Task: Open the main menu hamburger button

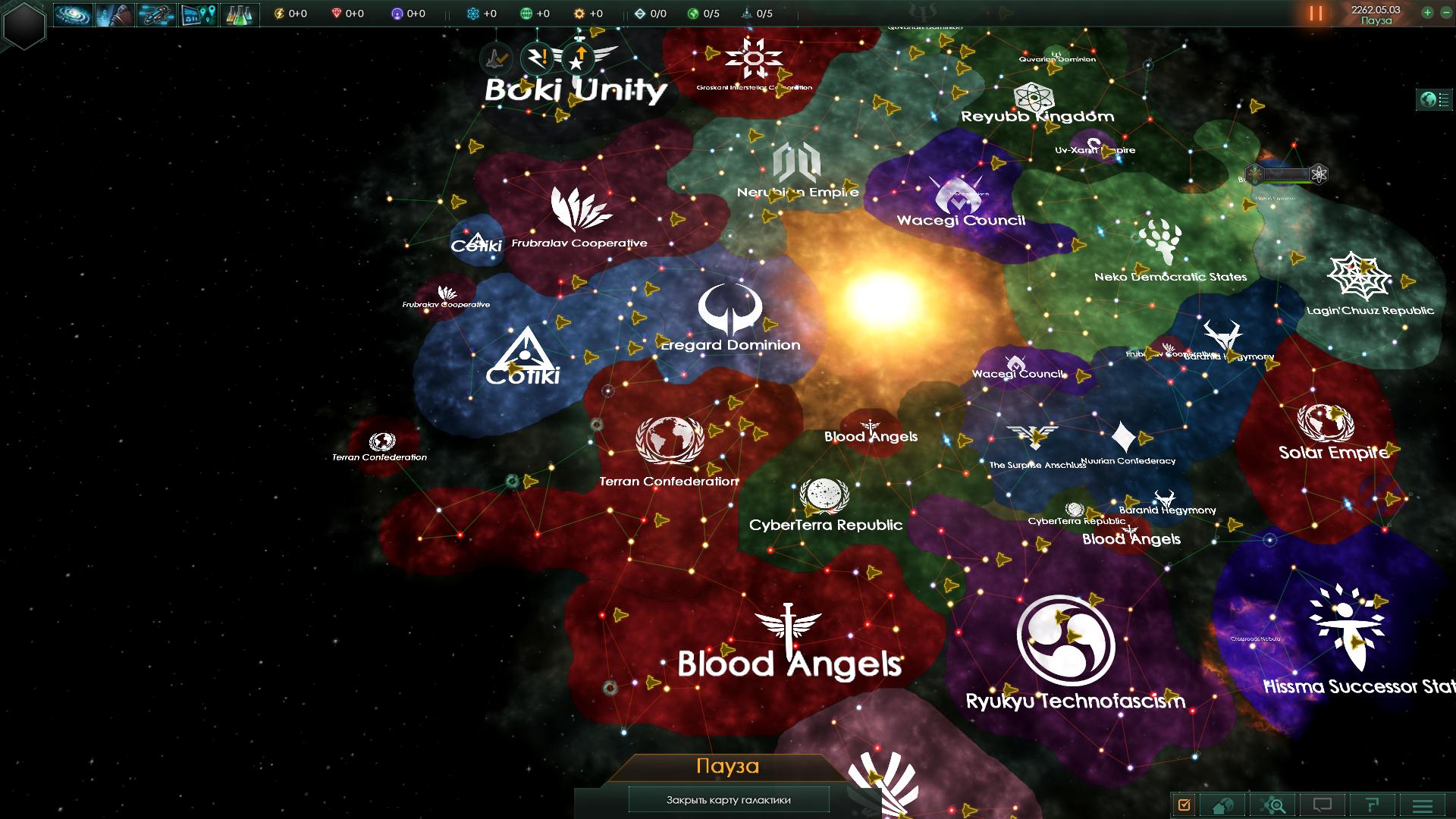Action: (x=1423, y=805)
